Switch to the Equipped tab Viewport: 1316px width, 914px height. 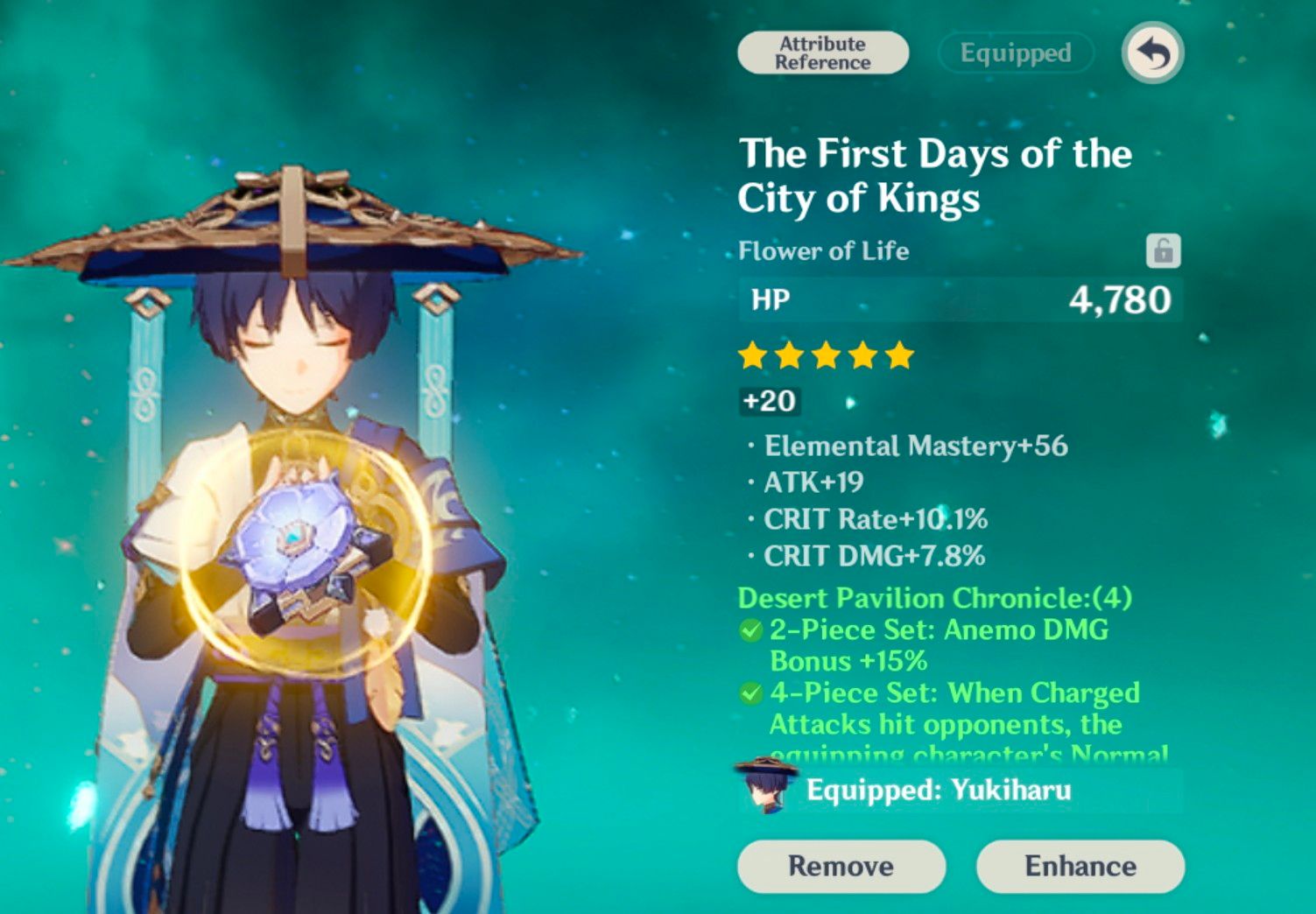tap(1014, 53)
